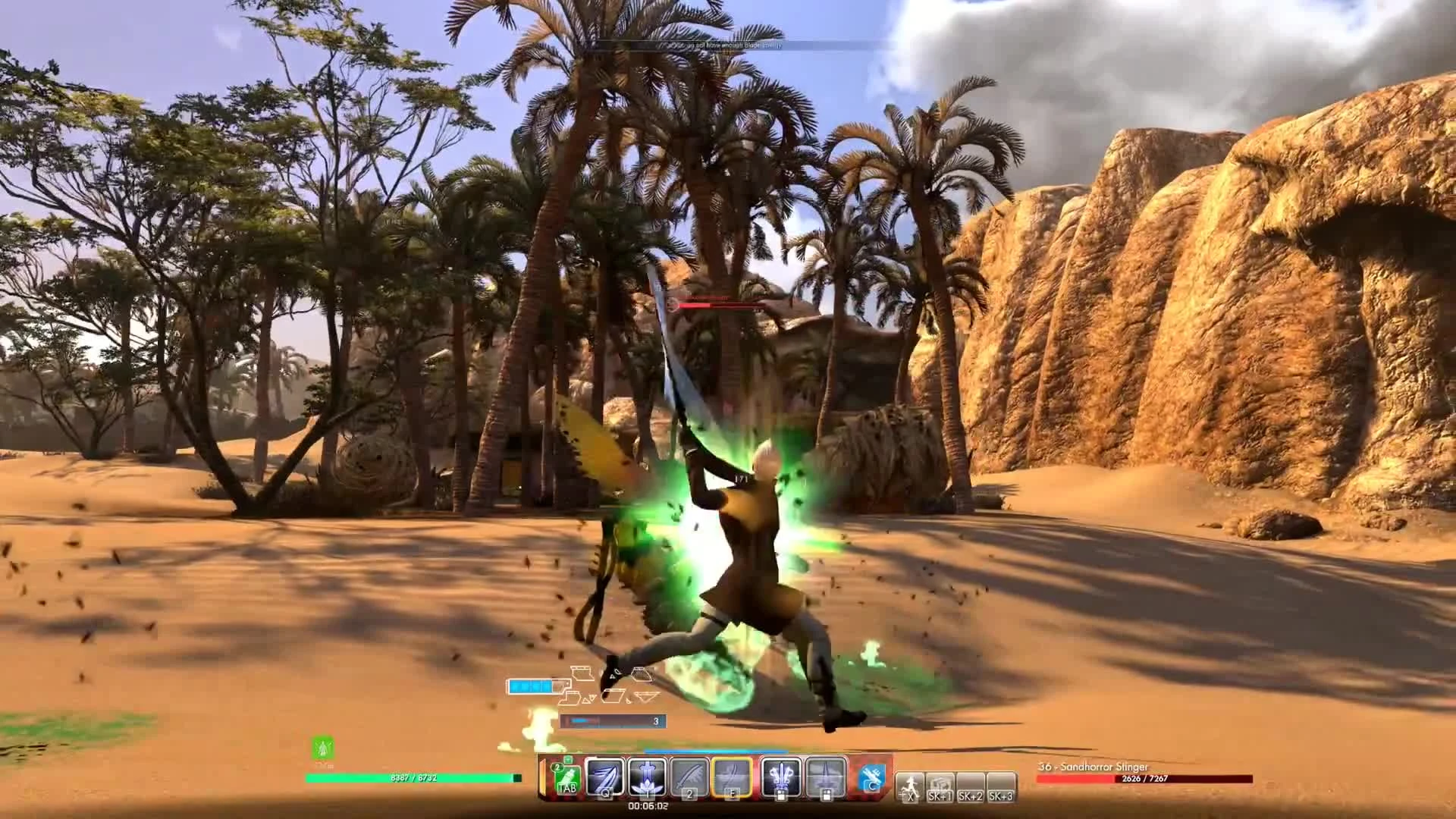Click the blue chi gauge segments above the hotbar
Image resolution: width=1456 pixels, height=819 pixels.
point(531,688)
